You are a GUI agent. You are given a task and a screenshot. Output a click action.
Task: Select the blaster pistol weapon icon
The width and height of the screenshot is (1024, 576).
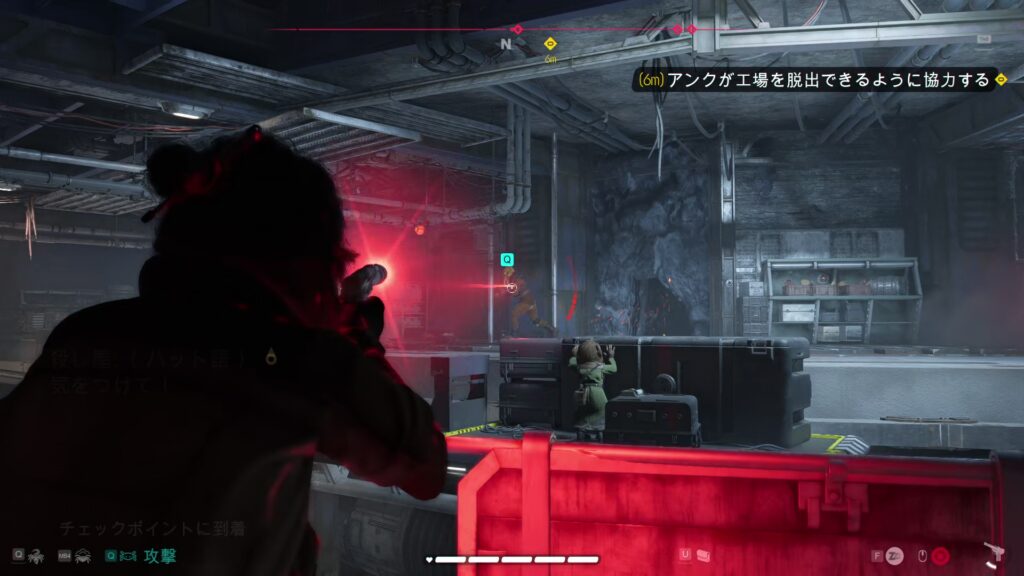994,553
